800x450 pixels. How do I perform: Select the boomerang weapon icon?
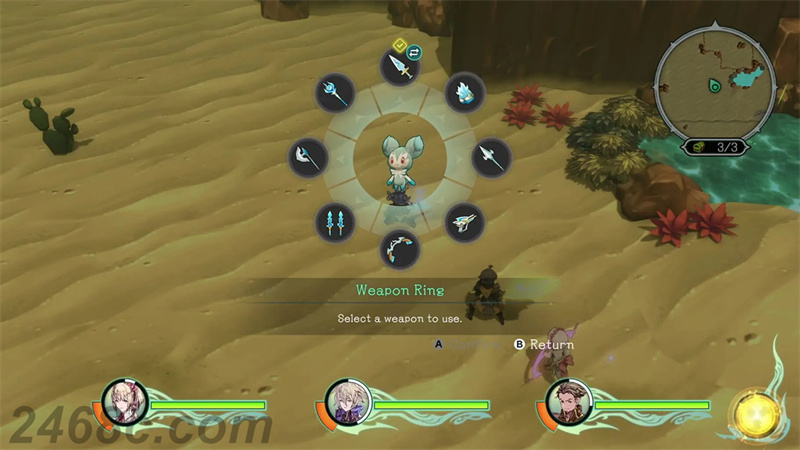463,221
